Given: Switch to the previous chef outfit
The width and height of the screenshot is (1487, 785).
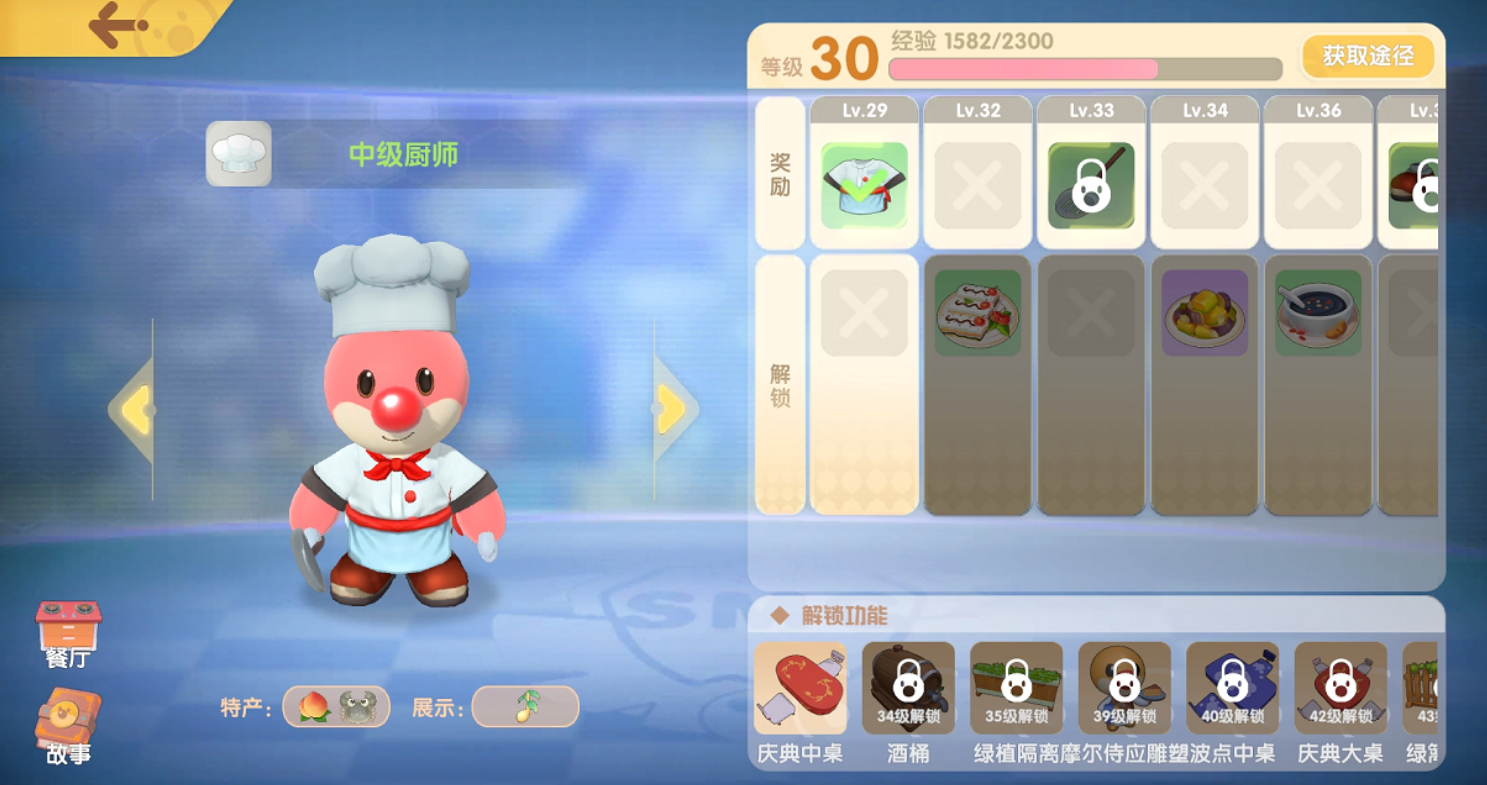Looking at the screenshot, I should (x=134, y=410).
